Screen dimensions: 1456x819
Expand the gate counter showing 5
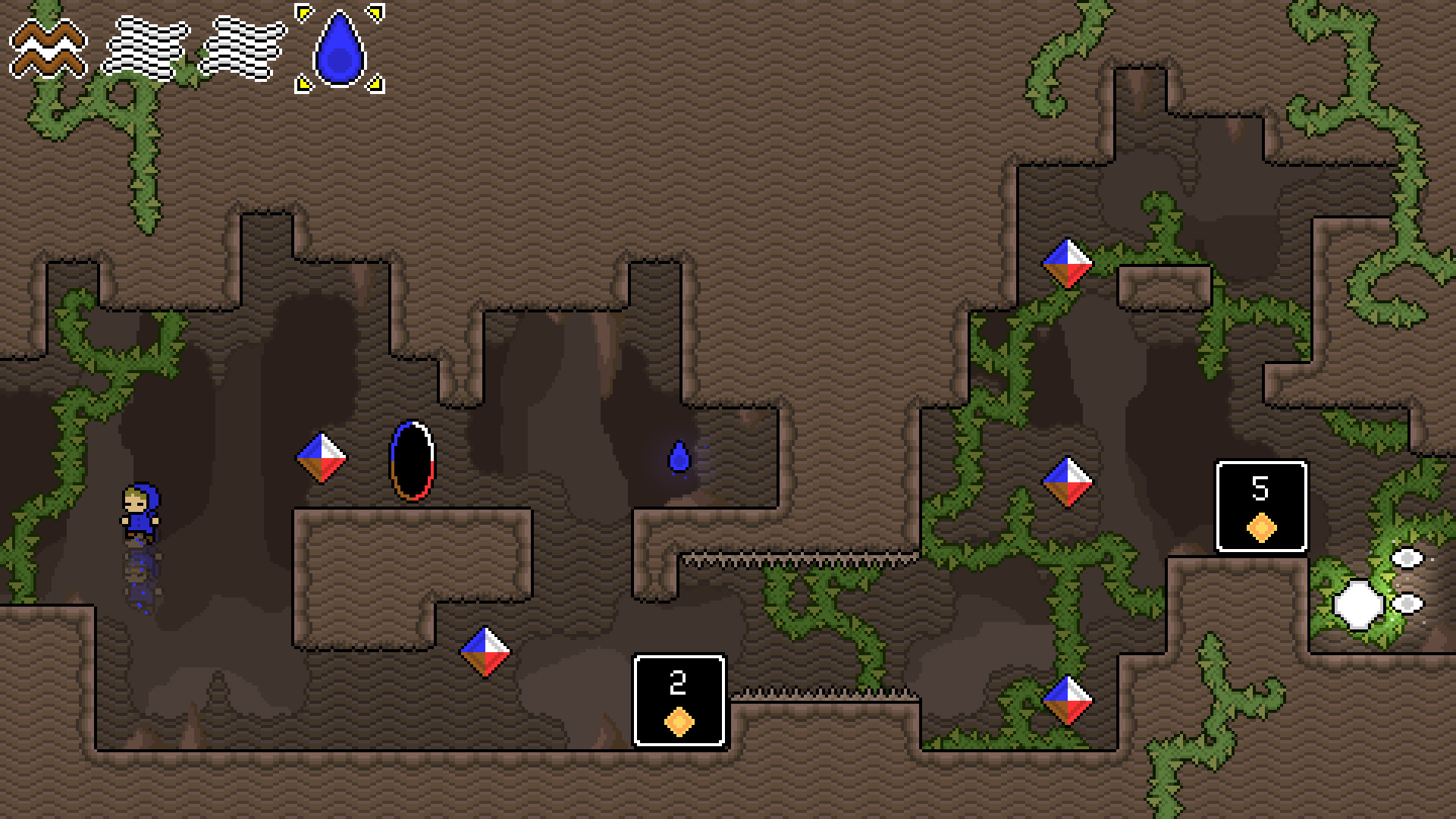pos(1260,508)
